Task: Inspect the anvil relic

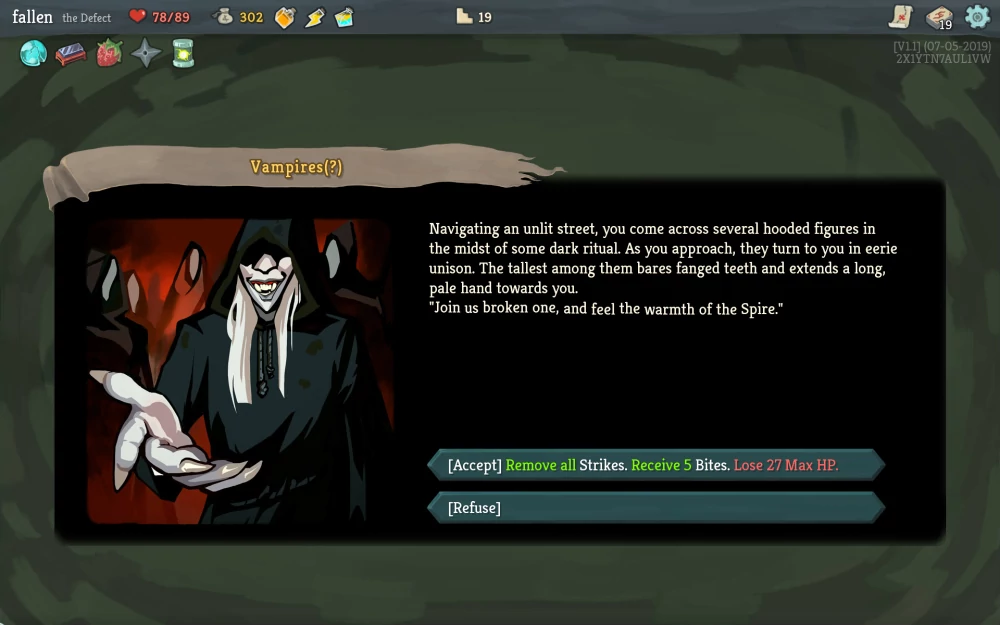Action: pos(70,54)
